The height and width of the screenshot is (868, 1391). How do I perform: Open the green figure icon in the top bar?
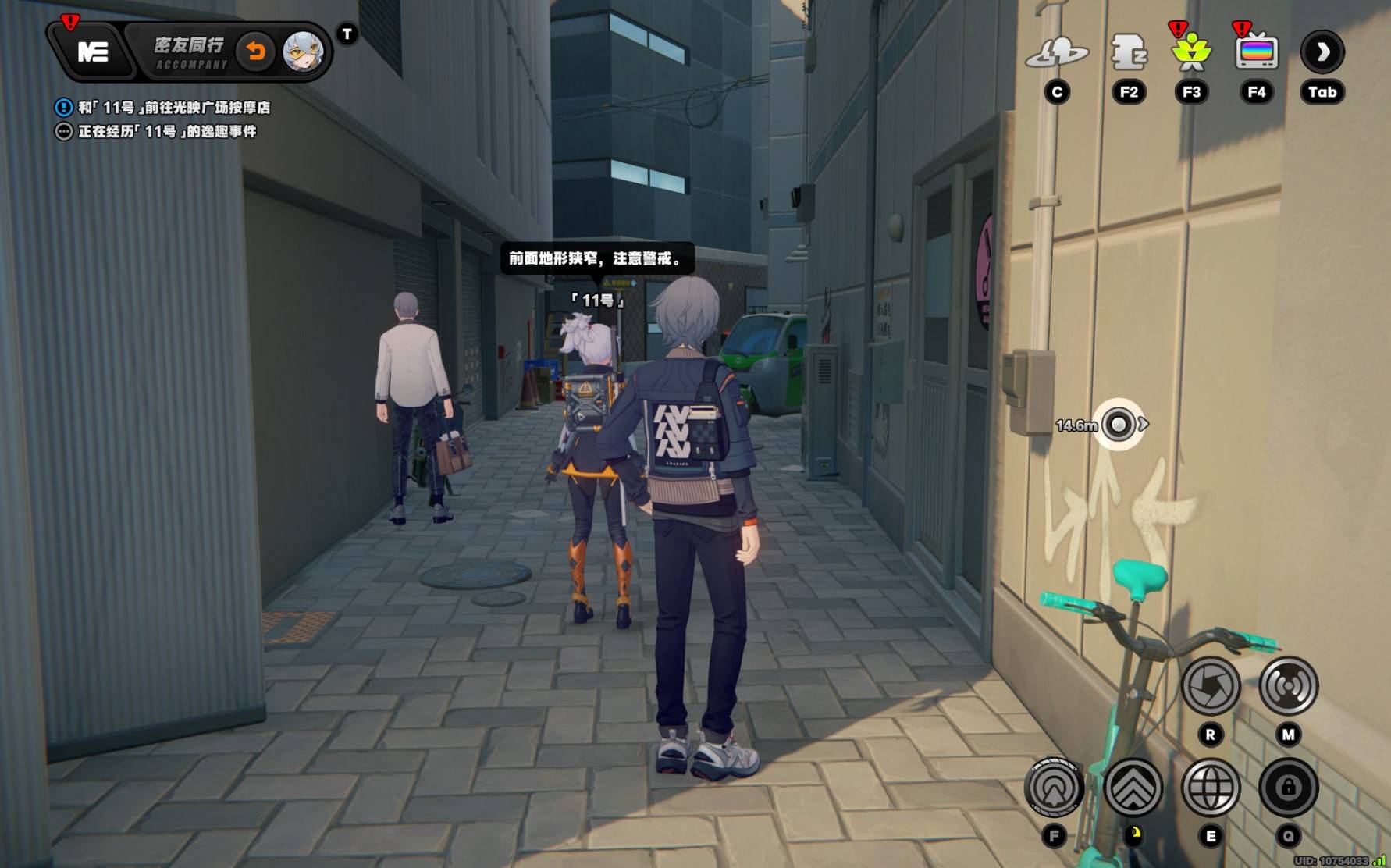tap(1191, 53)
